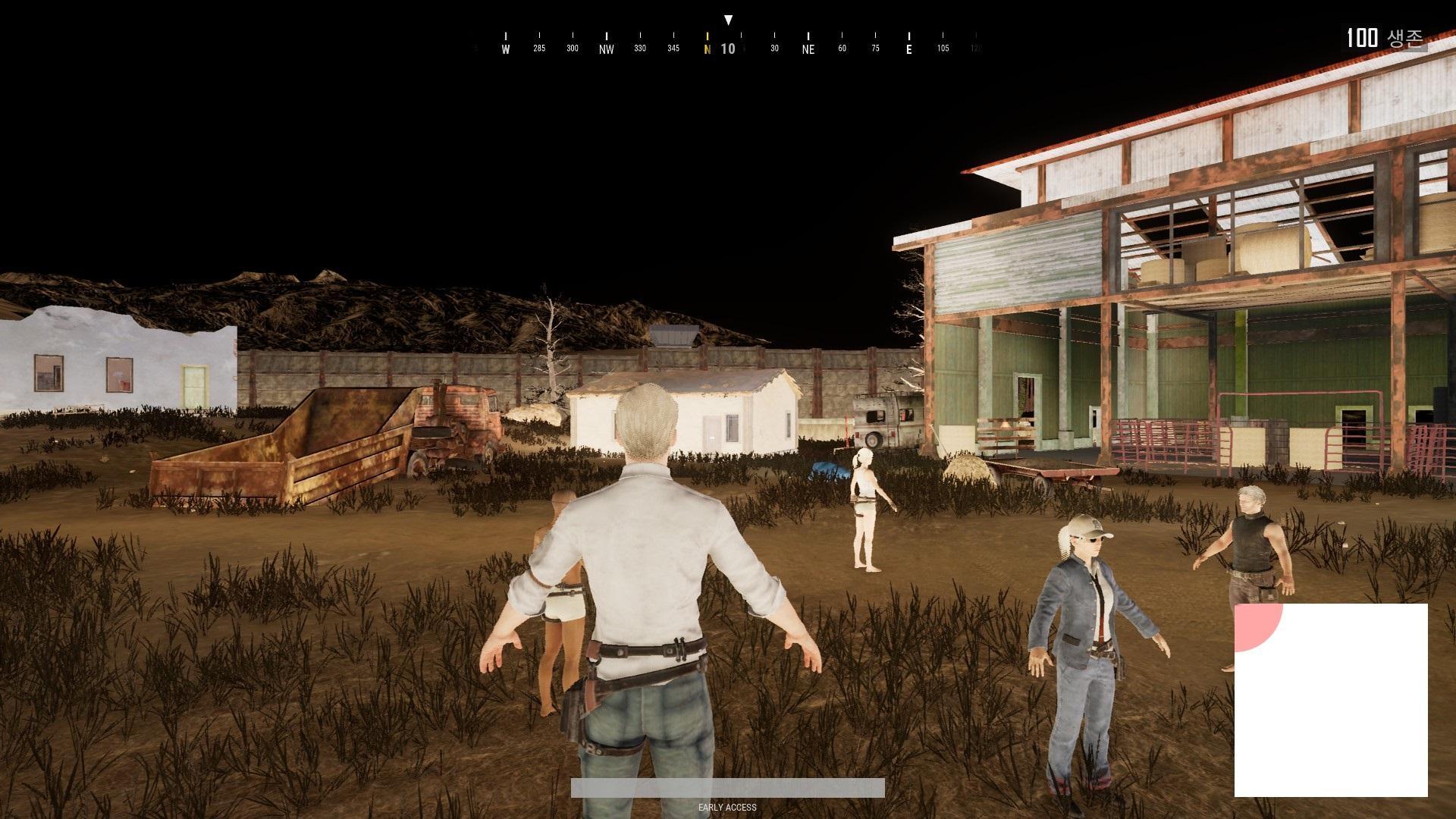
Task: Click the 345 bearing mark on compass
Action: pyautogui.click(x=672, y=47)
